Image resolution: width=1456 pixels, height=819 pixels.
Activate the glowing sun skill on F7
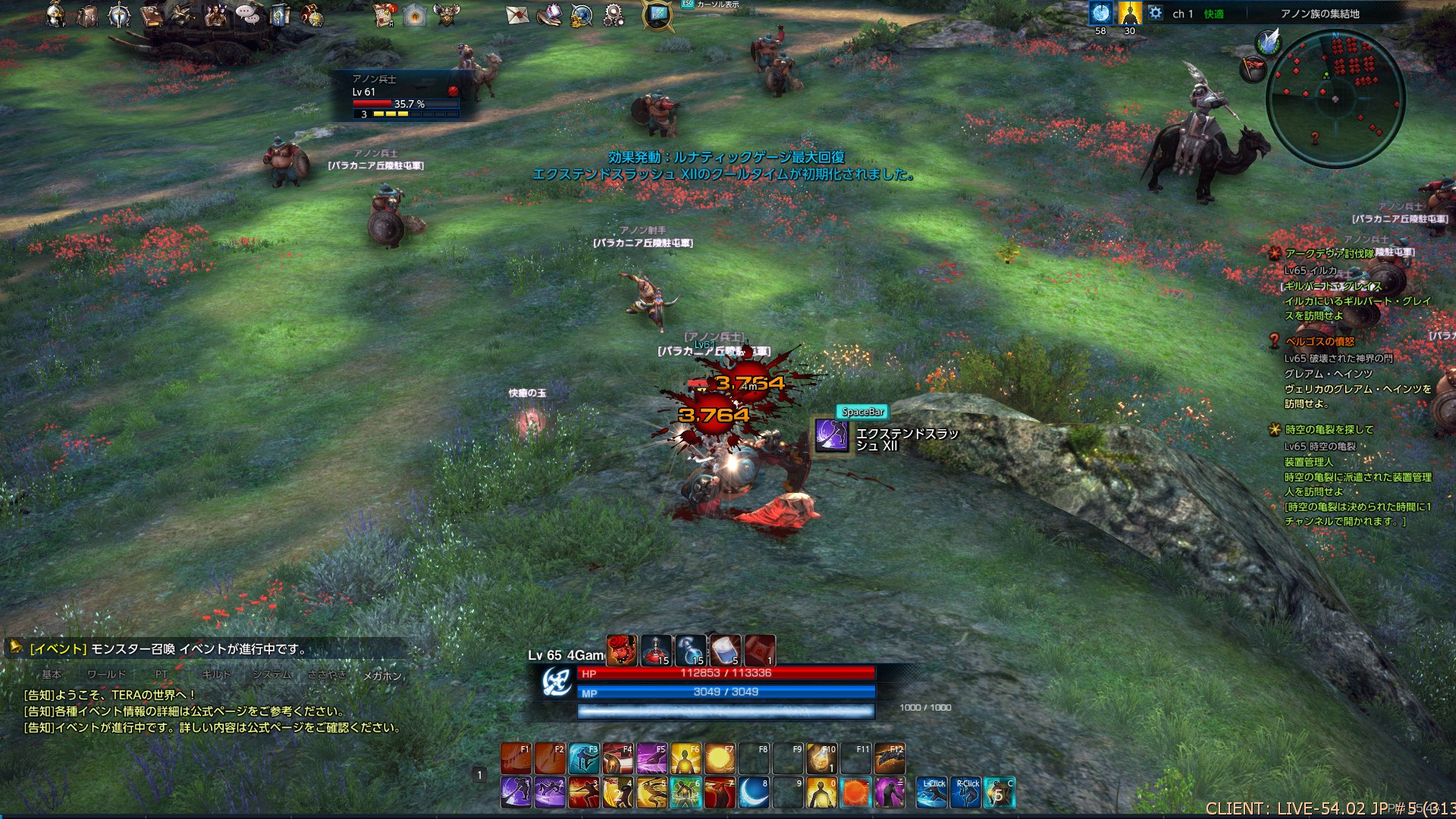[720, 758]
